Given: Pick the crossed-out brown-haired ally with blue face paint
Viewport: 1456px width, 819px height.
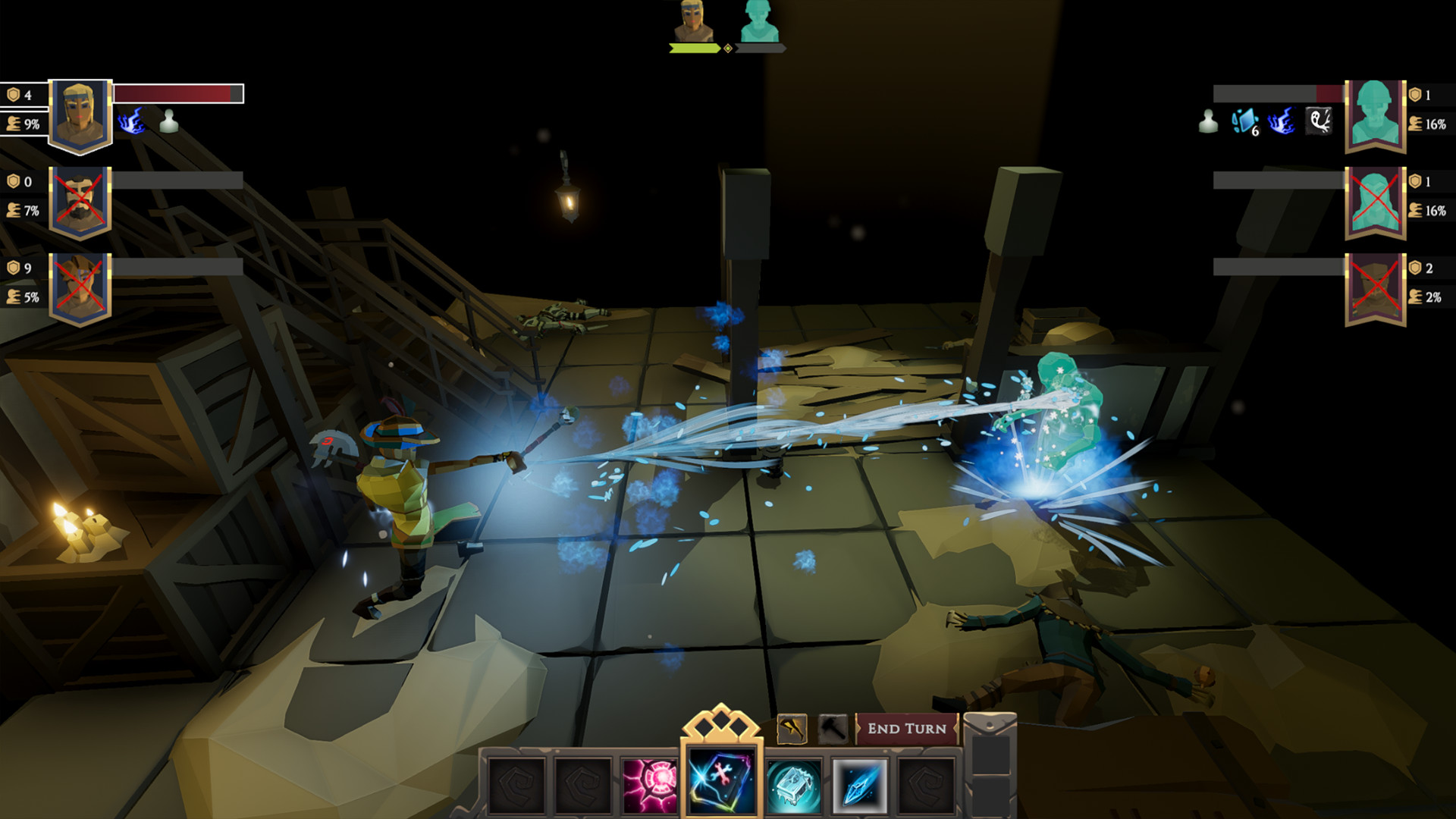Looking at the screenshot, I should [x=80, y=288].
